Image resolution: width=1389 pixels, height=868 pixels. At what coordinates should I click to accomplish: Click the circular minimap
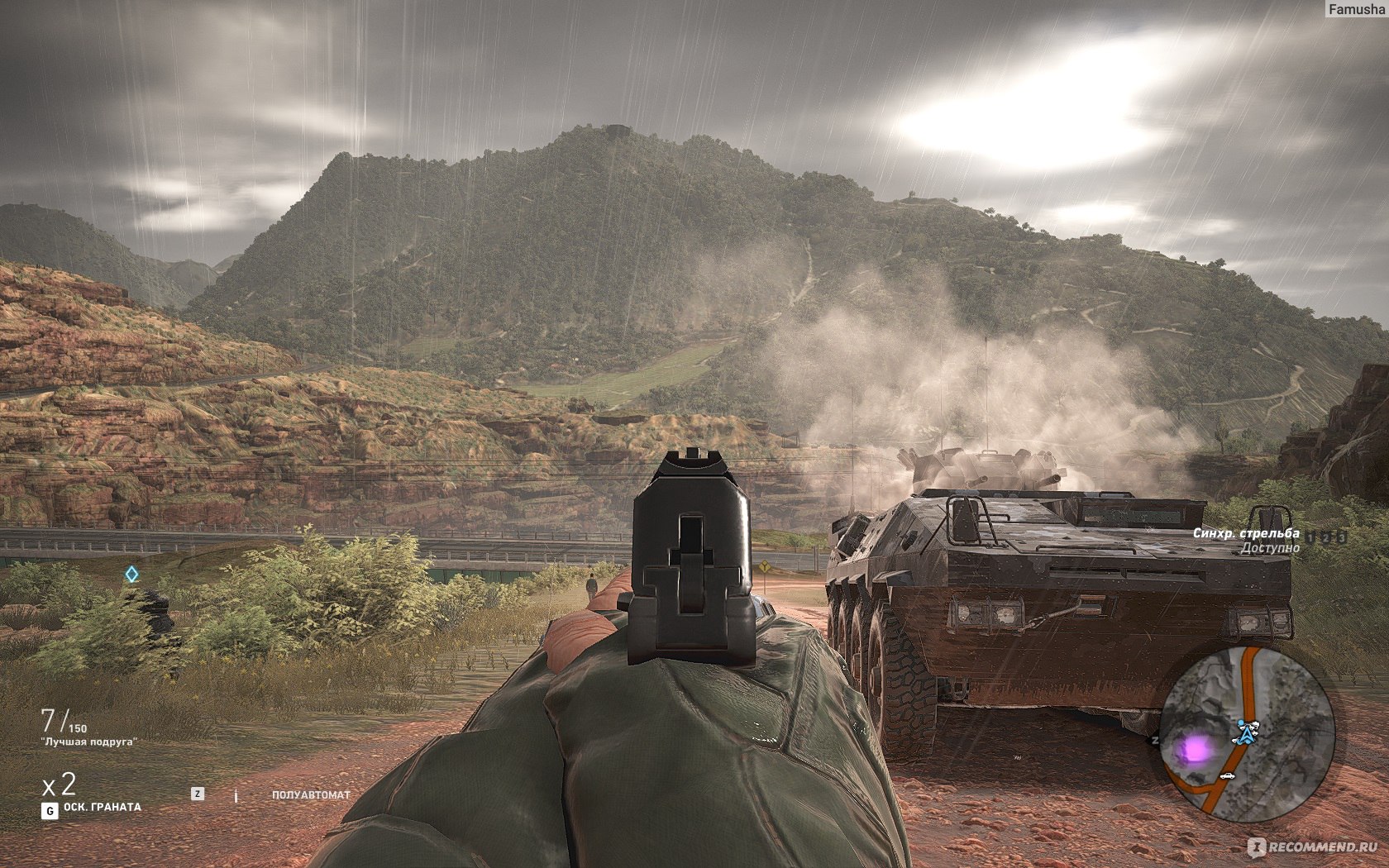[x=1248, y=734]
